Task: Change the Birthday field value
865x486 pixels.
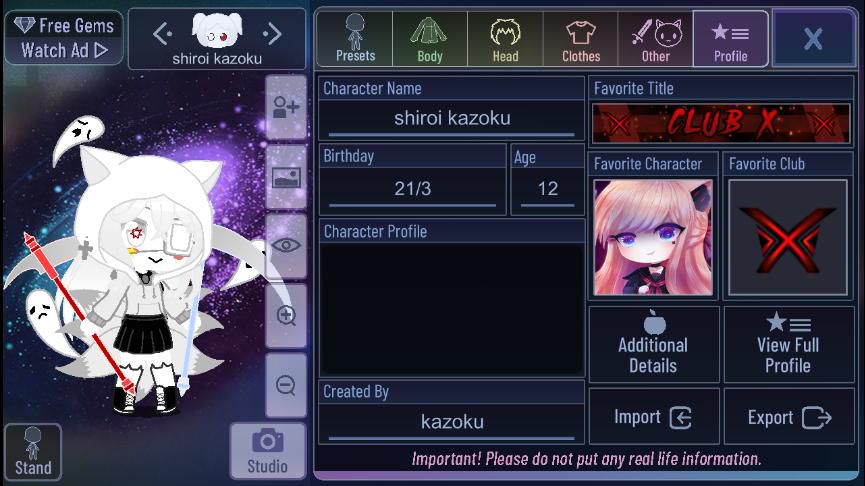Action: coord(412,188)
